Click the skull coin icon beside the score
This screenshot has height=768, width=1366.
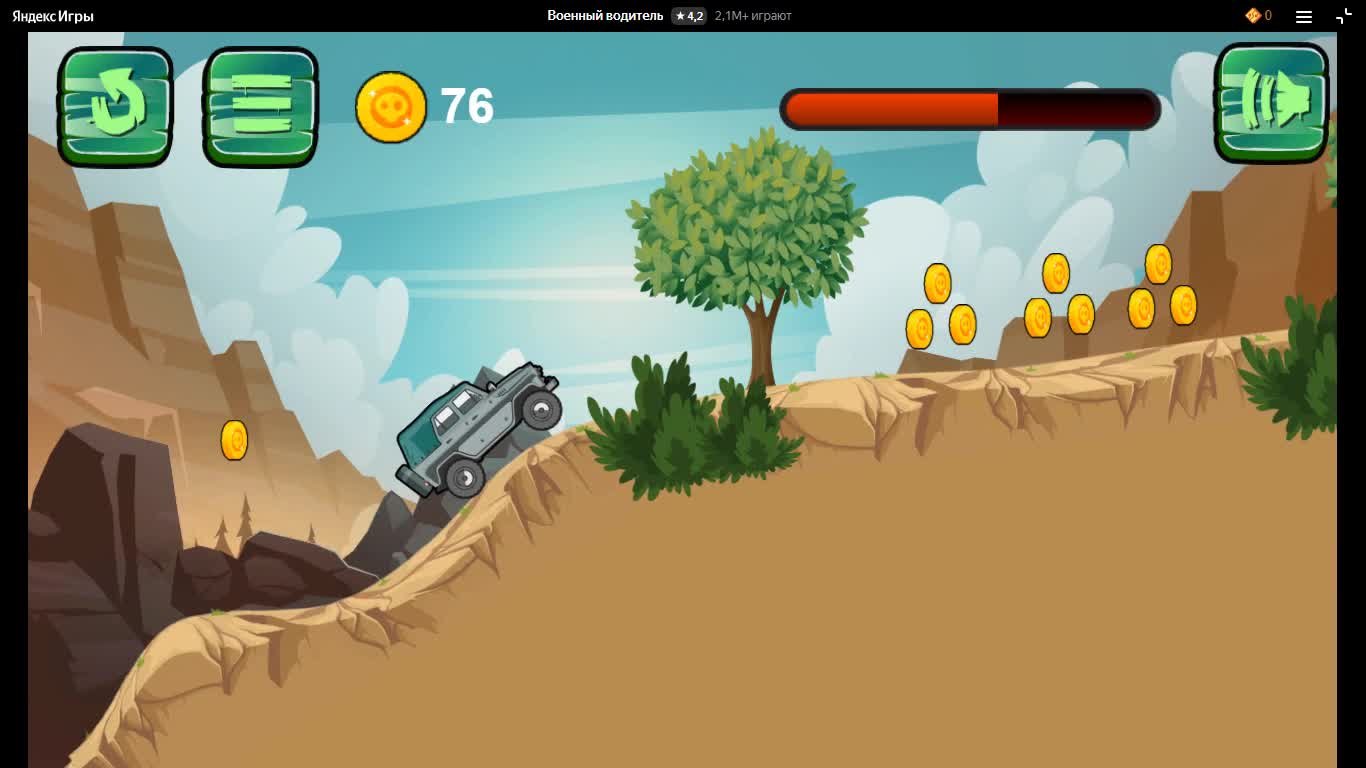pyautogui.click(x=391, y=107)
